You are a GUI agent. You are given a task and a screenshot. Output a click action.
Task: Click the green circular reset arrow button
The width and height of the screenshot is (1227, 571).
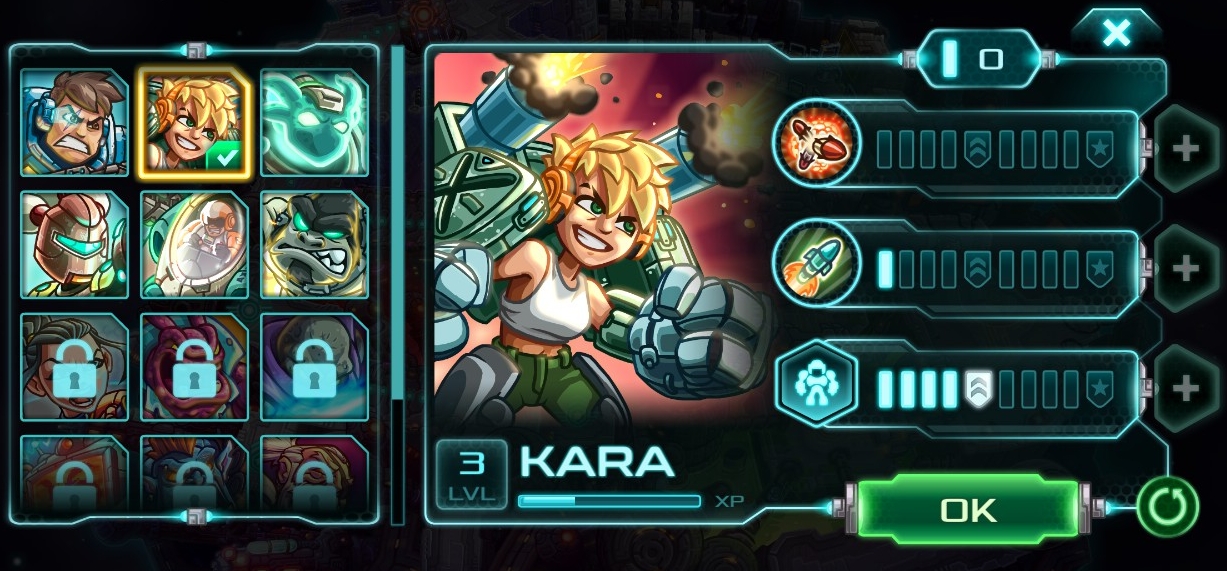click(x=1167, y=506)
